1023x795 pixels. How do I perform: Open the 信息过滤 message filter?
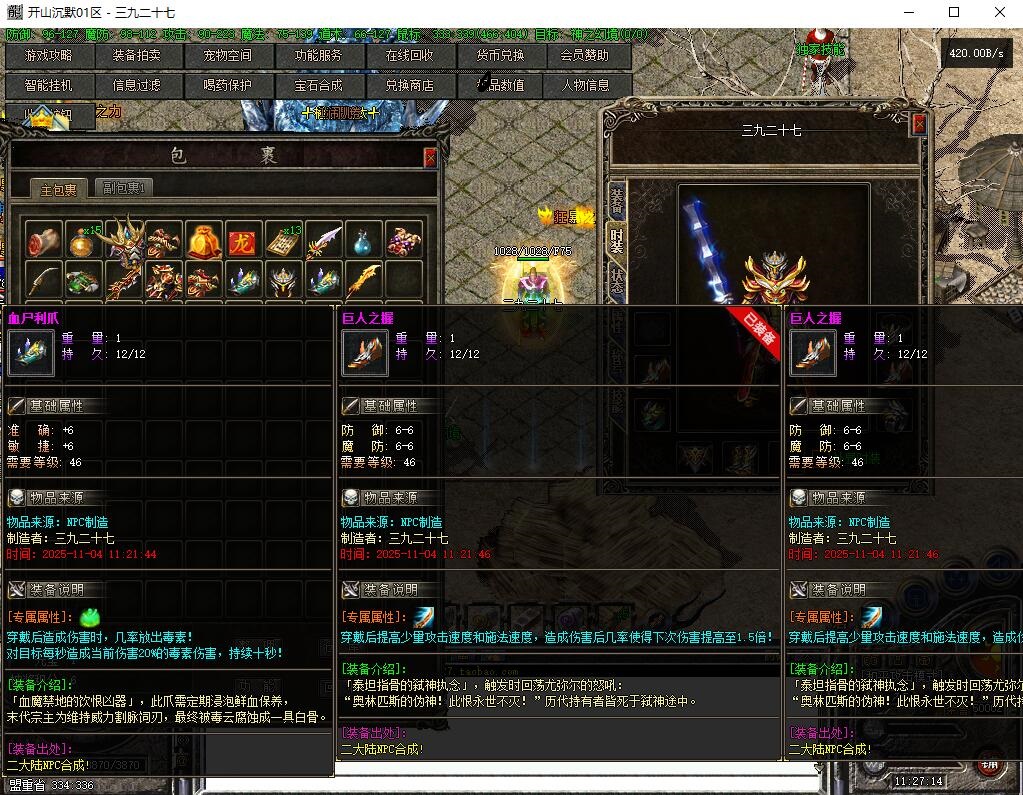pyautogui.click(x=136, y=86)
